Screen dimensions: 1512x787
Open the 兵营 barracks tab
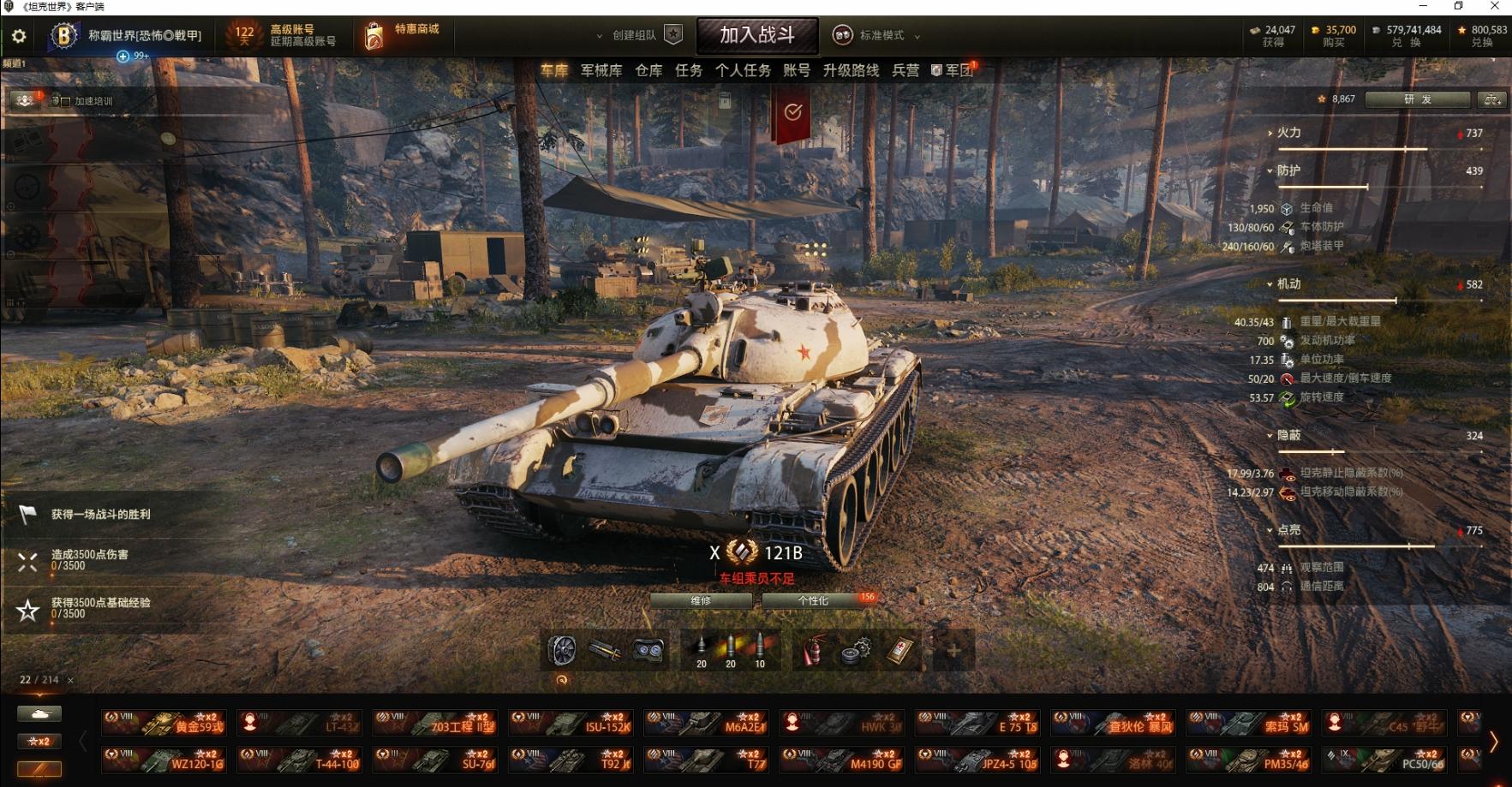905,70
